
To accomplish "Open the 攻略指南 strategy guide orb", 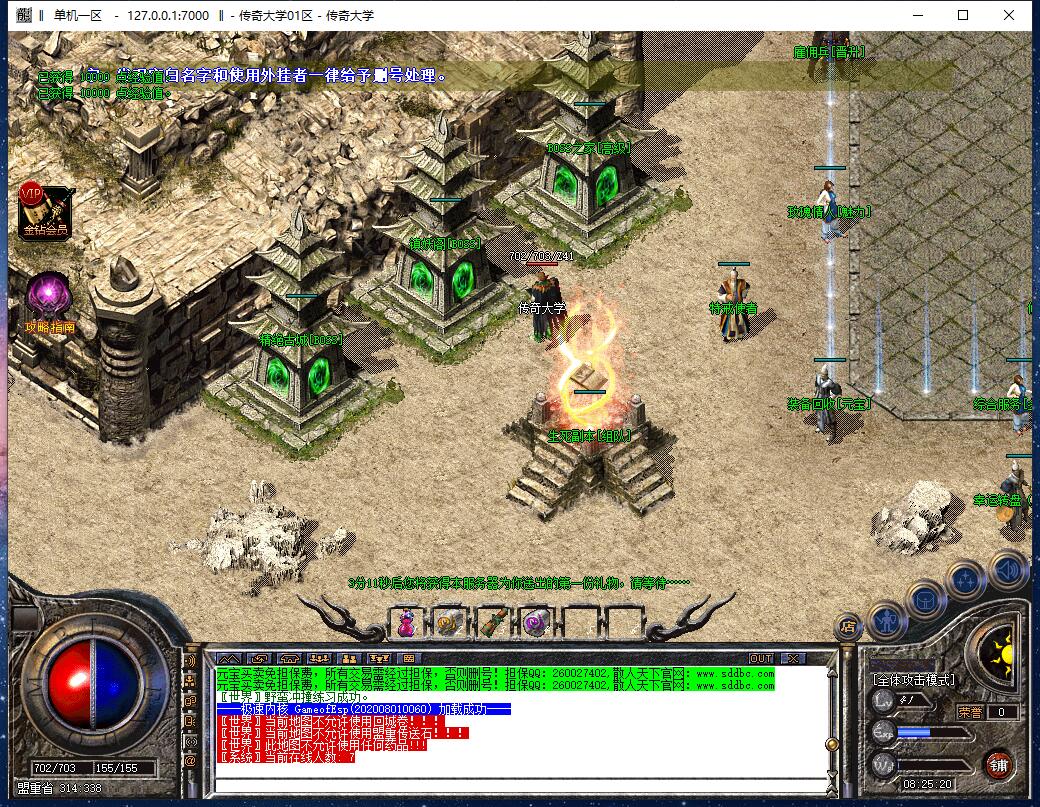I will (x=48, y=299).
